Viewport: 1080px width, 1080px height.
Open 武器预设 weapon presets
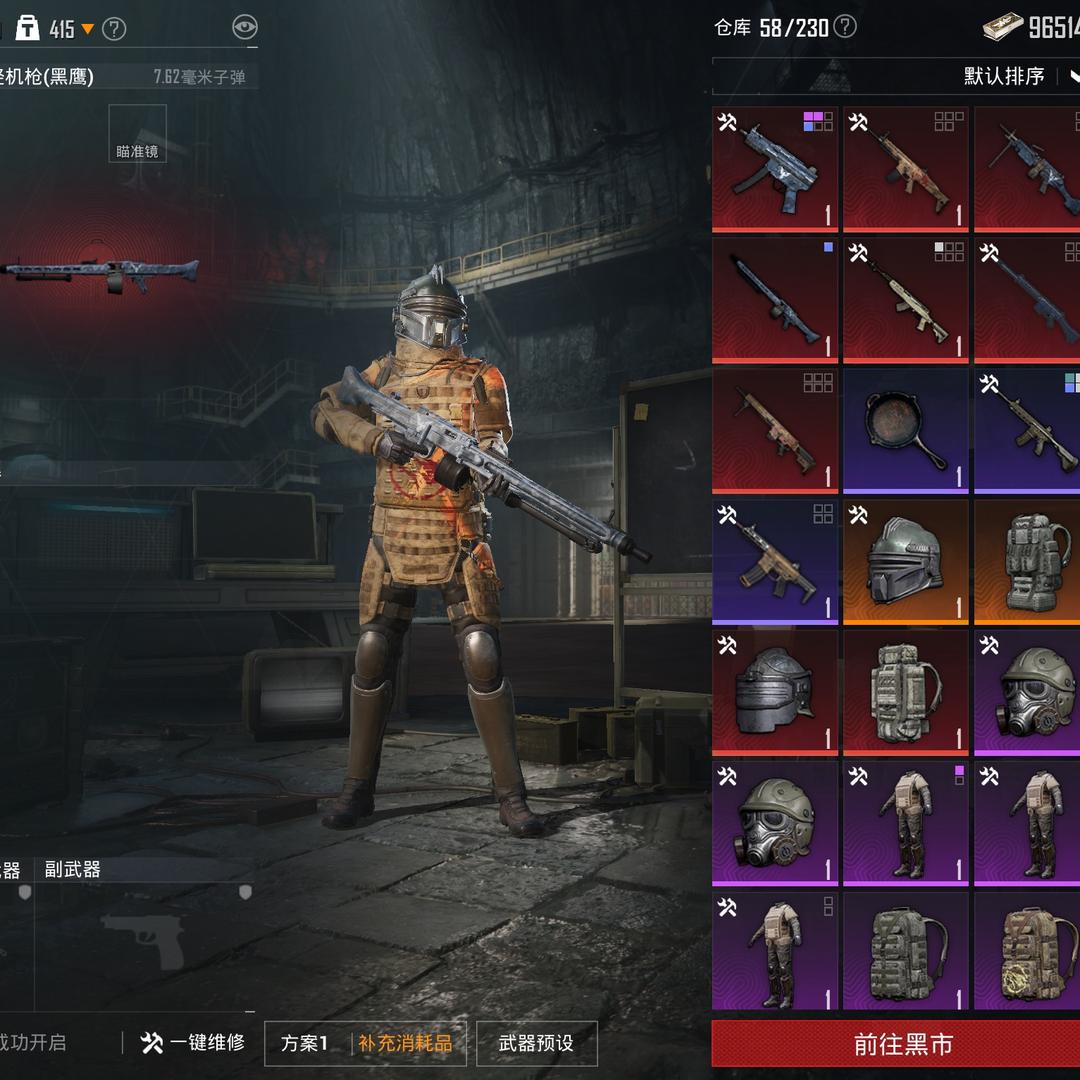536,1043
